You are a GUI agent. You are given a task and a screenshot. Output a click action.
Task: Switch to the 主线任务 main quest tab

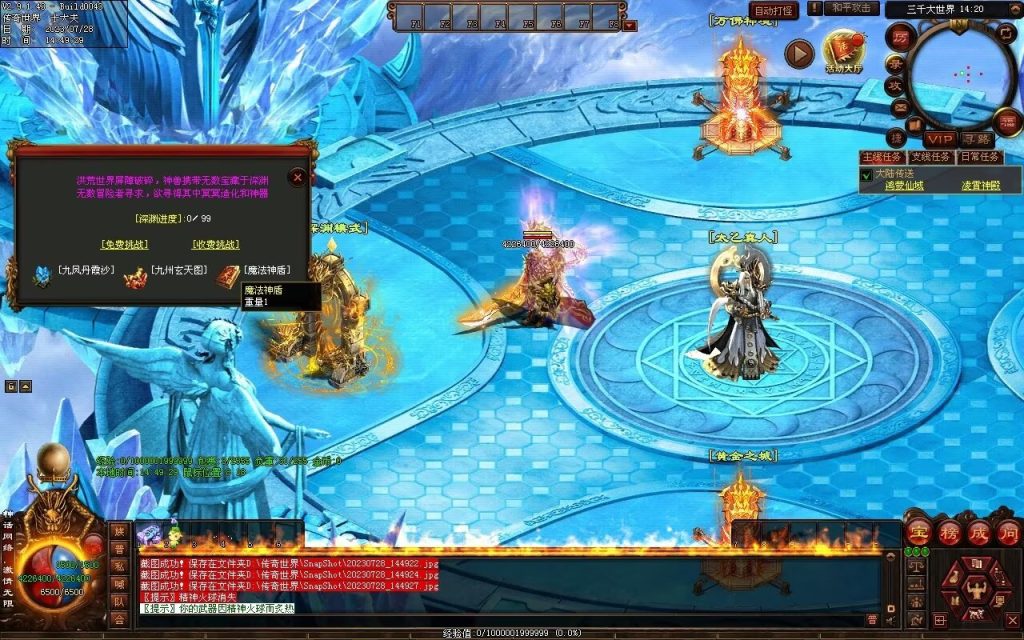pos(881,157)
